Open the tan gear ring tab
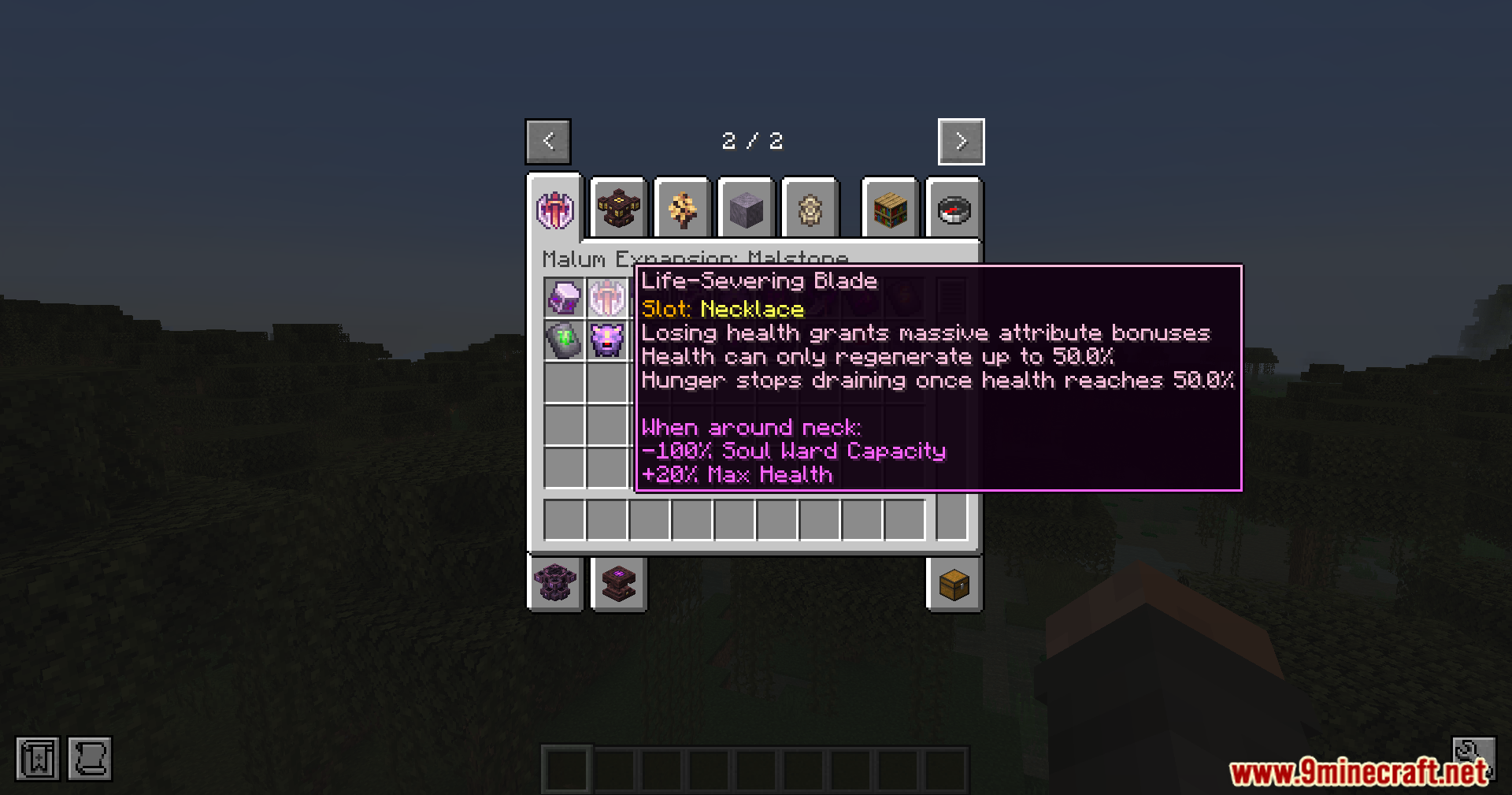The height and width of the screenshot is (795, 1512). [810, 209]
